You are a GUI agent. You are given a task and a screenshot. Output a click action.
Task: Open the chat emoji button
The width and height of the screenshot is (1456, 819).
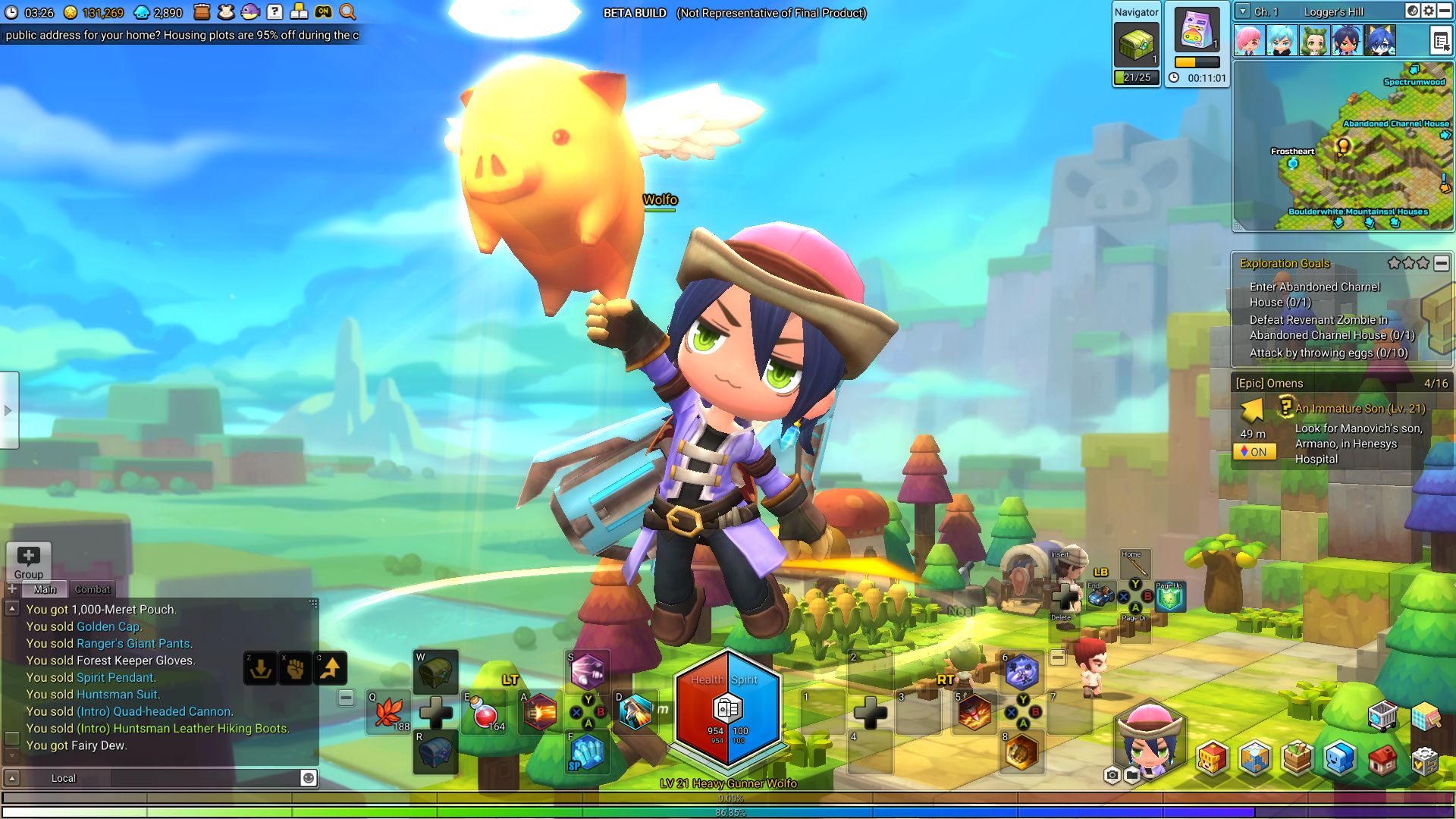309,778
